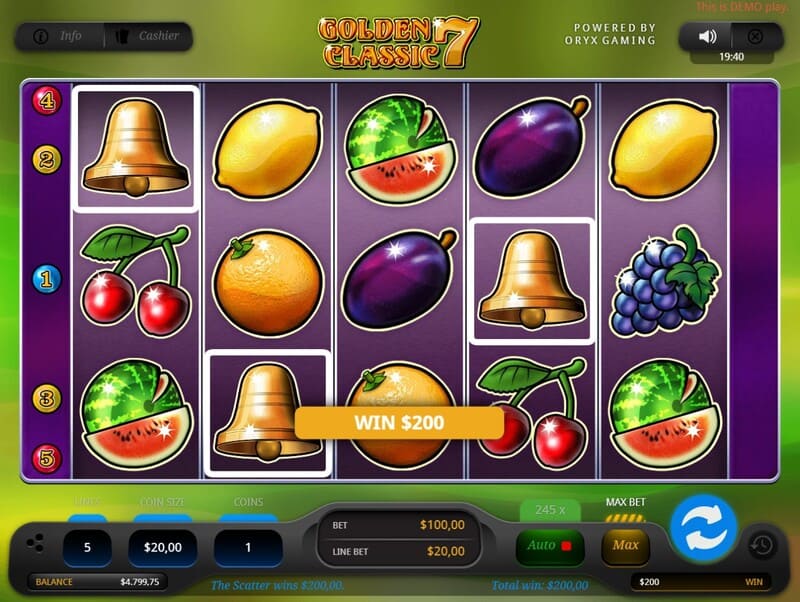Select blue payline marker number 1

pos(47,278)
